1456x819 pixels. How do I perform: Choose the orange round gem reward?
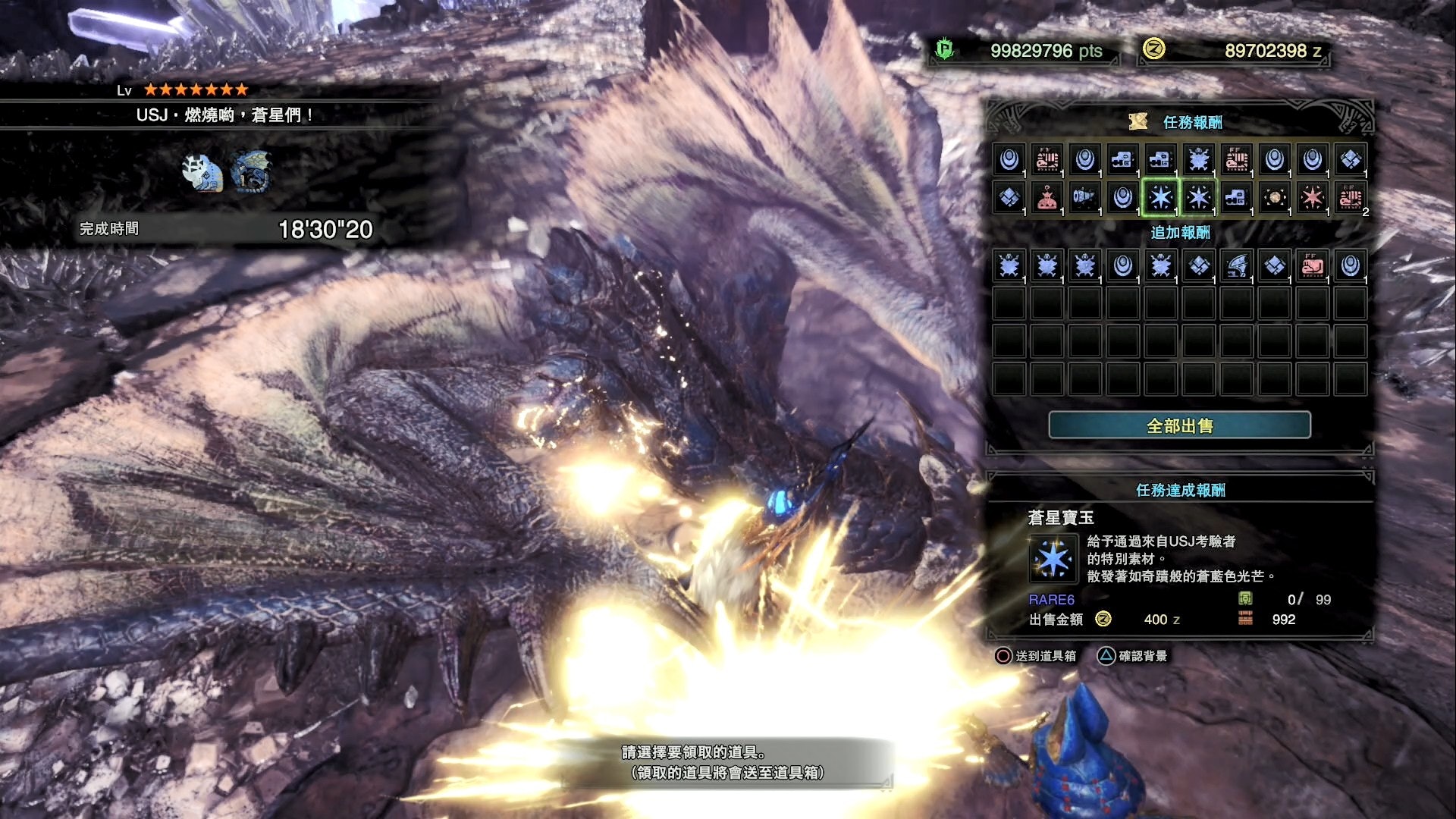pyautogui.click(x=1275, y=198)
